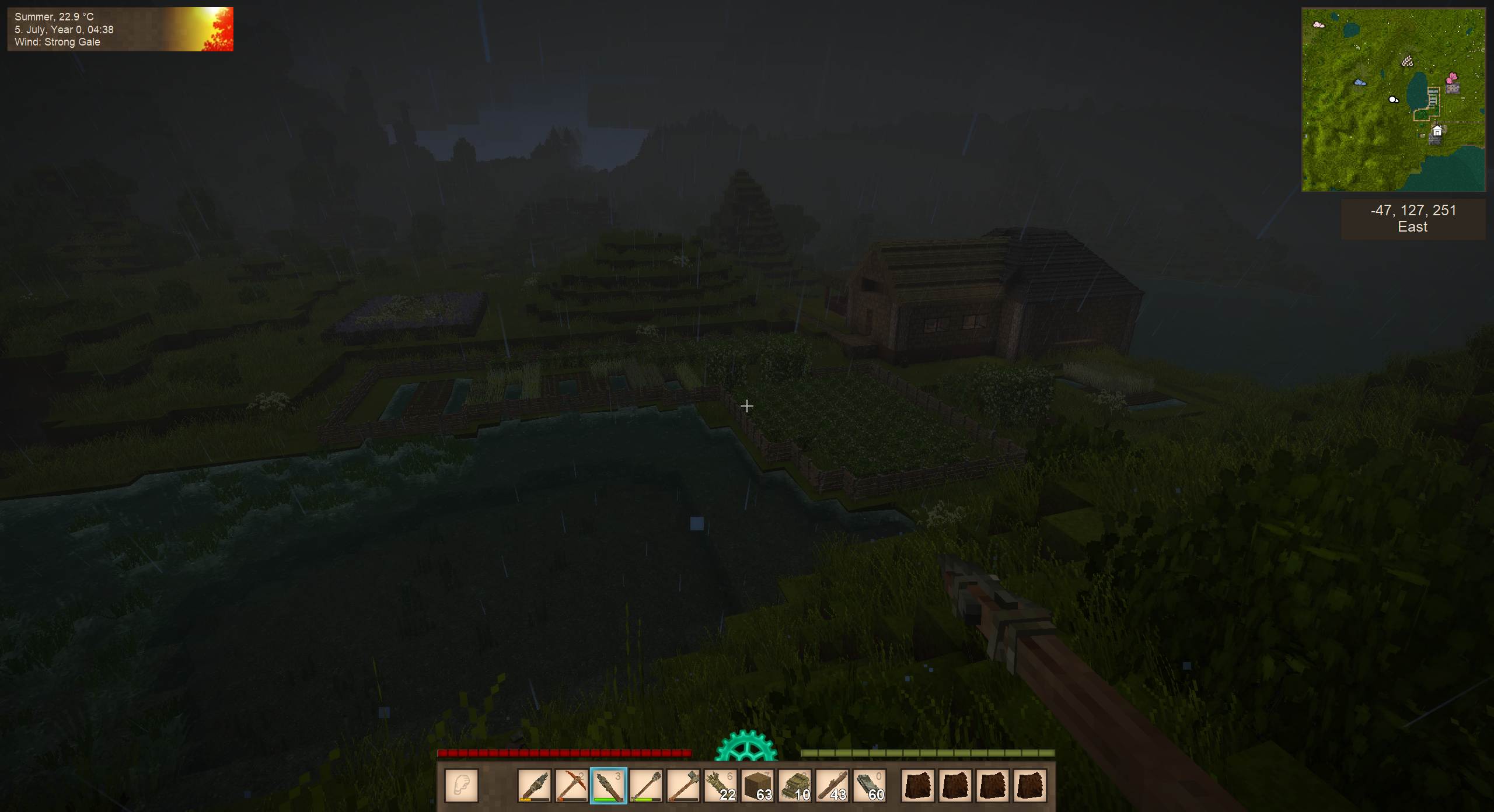Choose the stick stack of 43
This screenshot has height=812, width=1494.
832,786
